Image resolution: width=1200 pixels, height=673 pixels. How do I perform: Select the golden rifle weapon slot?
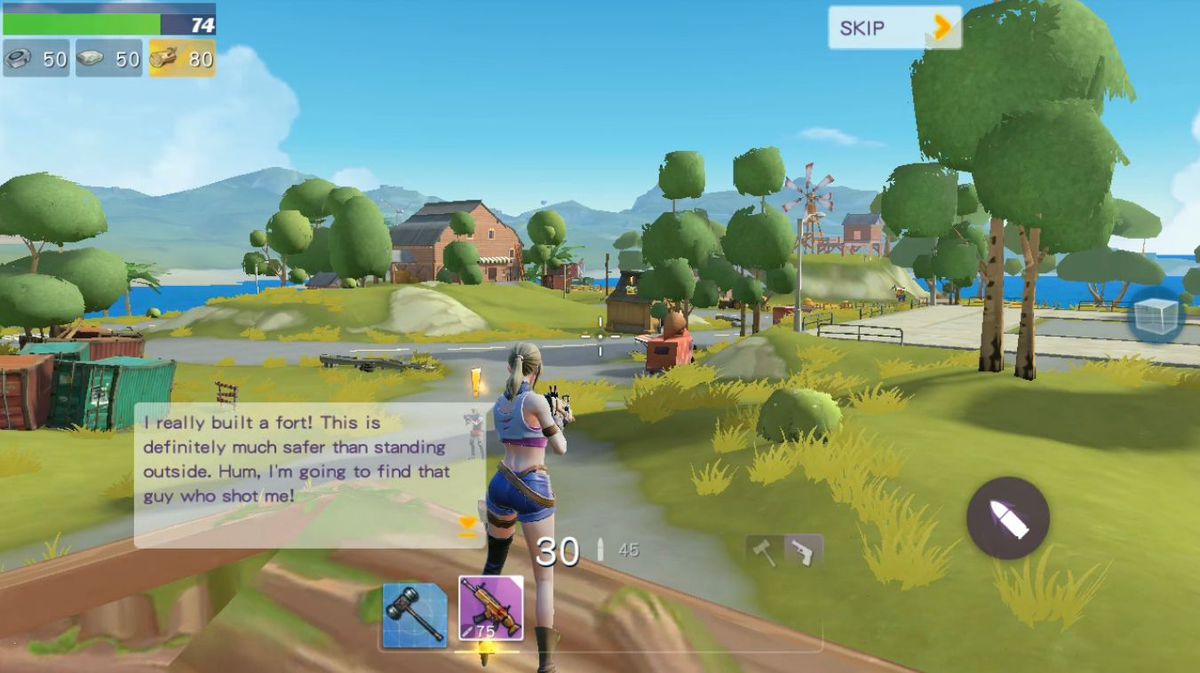[x=490, y=608]
